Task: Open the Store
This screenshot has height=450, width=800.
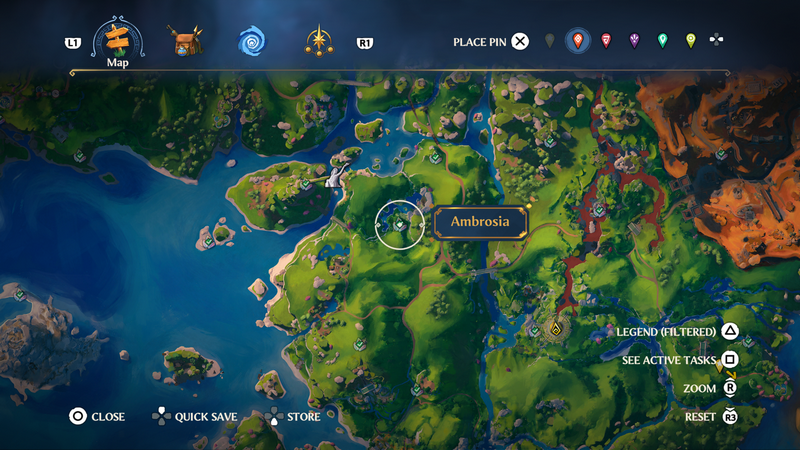Action: click(292, 416)
